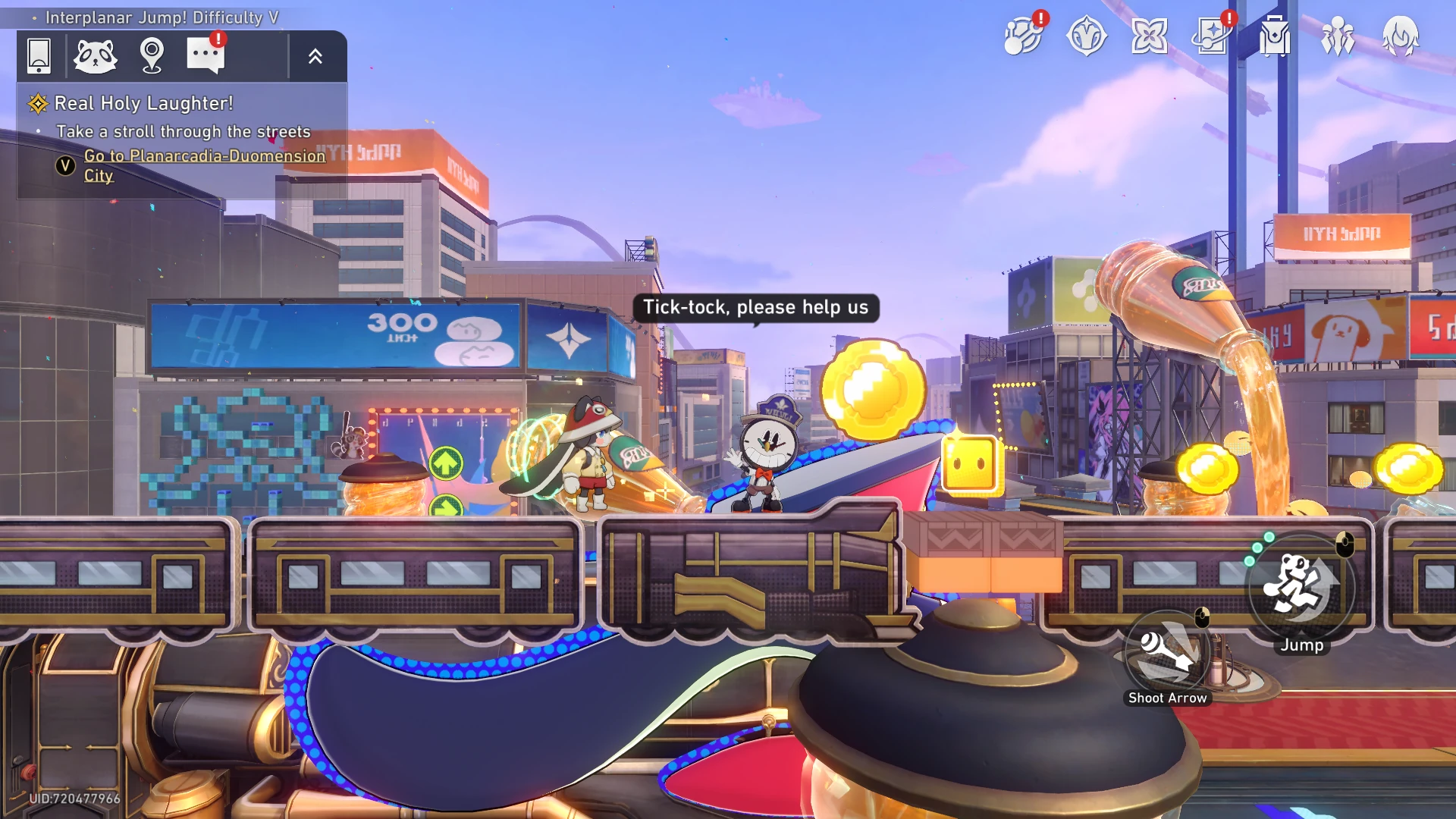Open the character head profile icon
The height and width of the screenshot is (819, 1456).
(x=1400, y=36)
